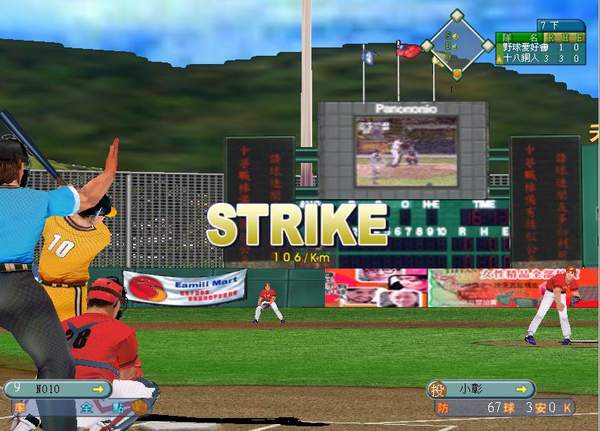Select the NO10 batter name panel
Viewport: 600px width, 431px height.
pyautogui.click(x=55, y=389)
